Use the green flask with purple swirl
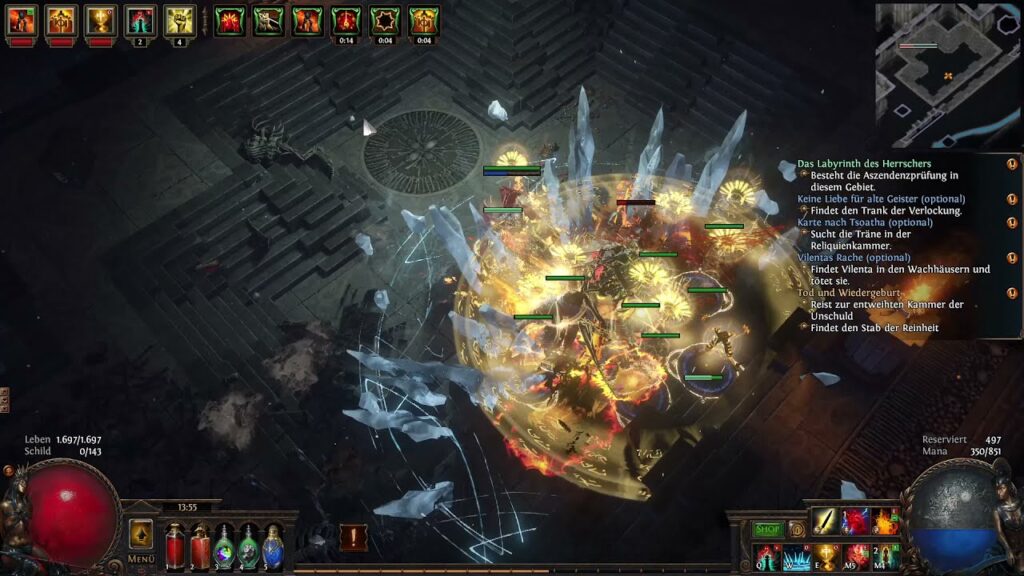Image resolution: width=1024 pixels, height=576 pixels. [x=224, y=546]
